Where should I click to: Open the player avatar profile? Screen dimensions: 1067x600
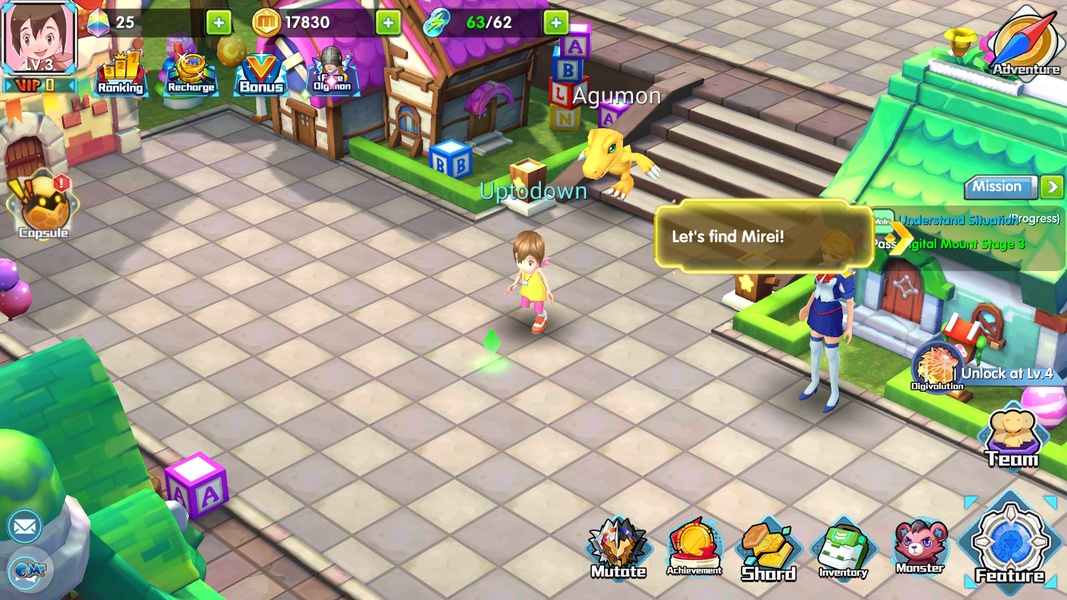(39, 40)
